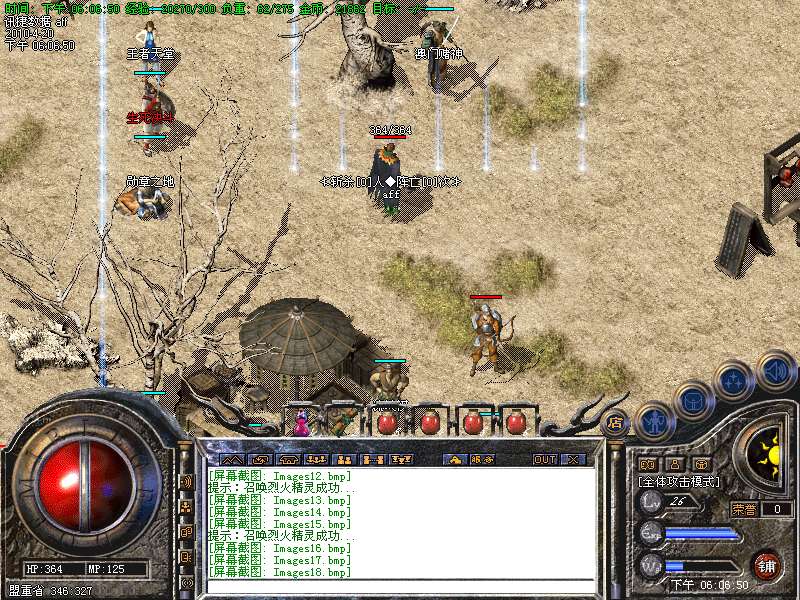The image size is (800, 600).
Task: Open the bag inventory round button
Action: click(x=695, y=401)
